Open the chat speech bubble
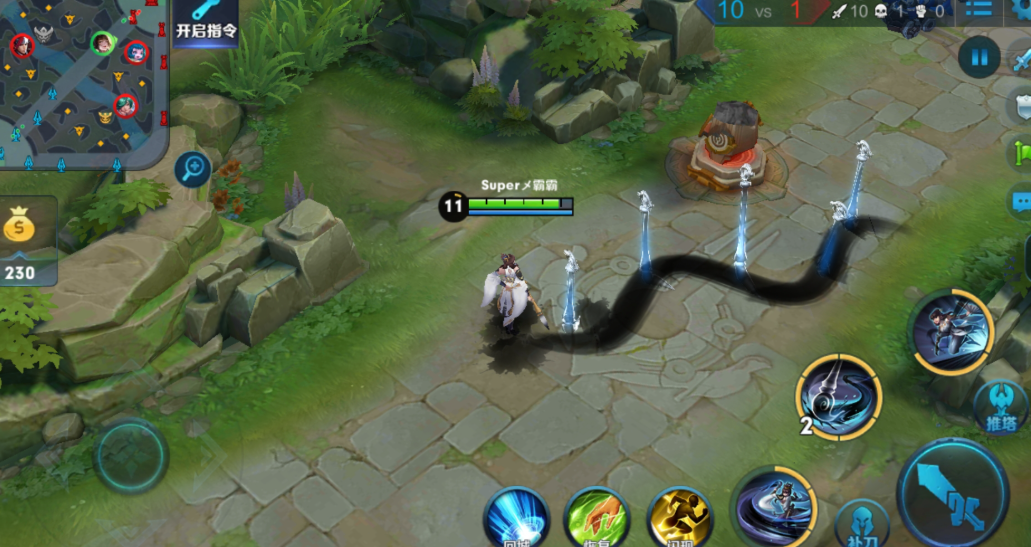This screenshot has width=1031, height=547. (x=1021, y=198)
